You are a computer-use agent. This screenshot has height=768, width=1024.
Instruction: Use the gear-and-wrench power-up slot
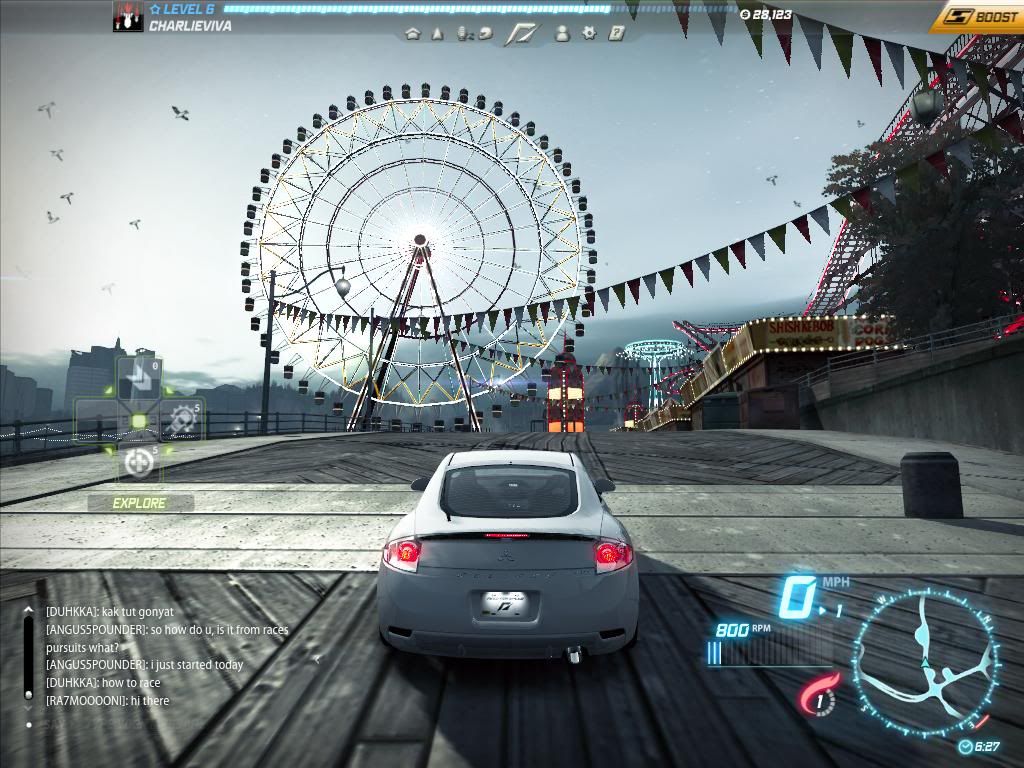coord(181,420)
